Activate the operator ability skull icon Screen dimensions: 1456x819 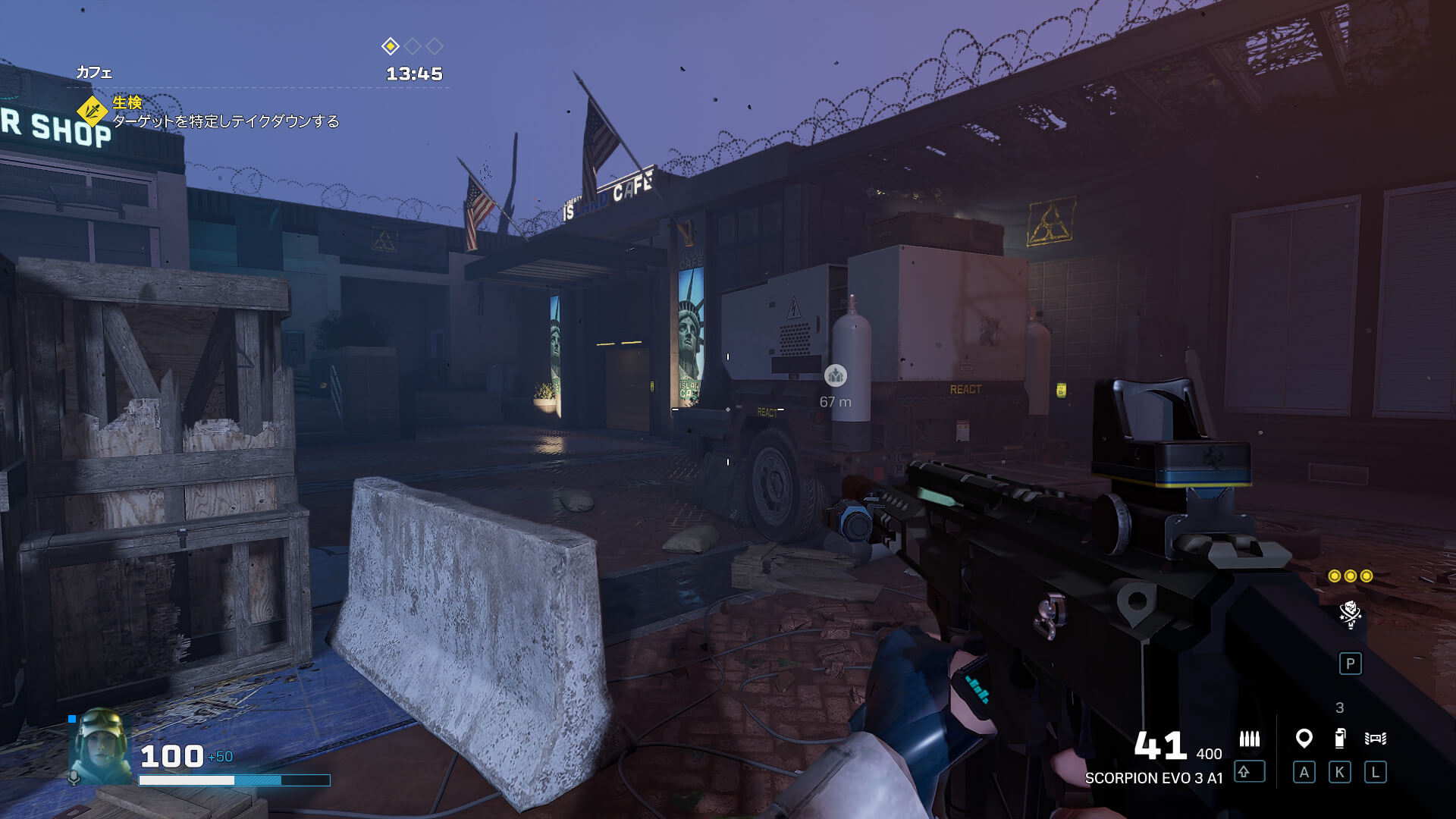pyautogui.click(x=1350, y=614)
